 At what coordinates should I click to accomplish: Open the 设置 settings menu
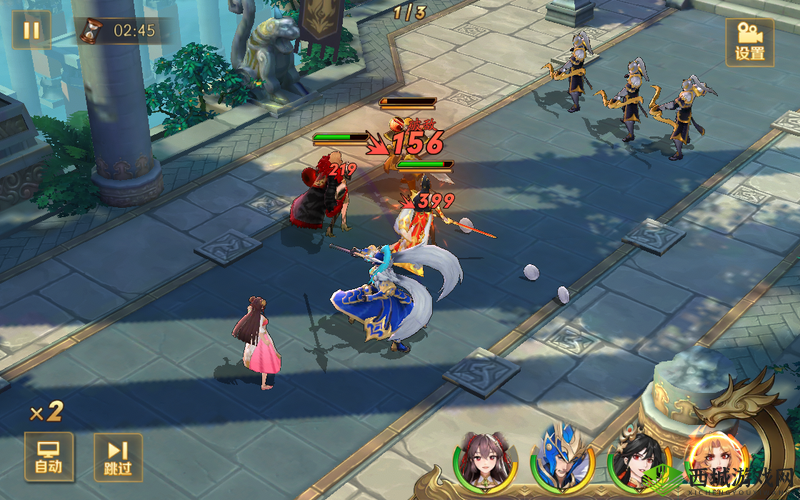(x=749, y=42)
